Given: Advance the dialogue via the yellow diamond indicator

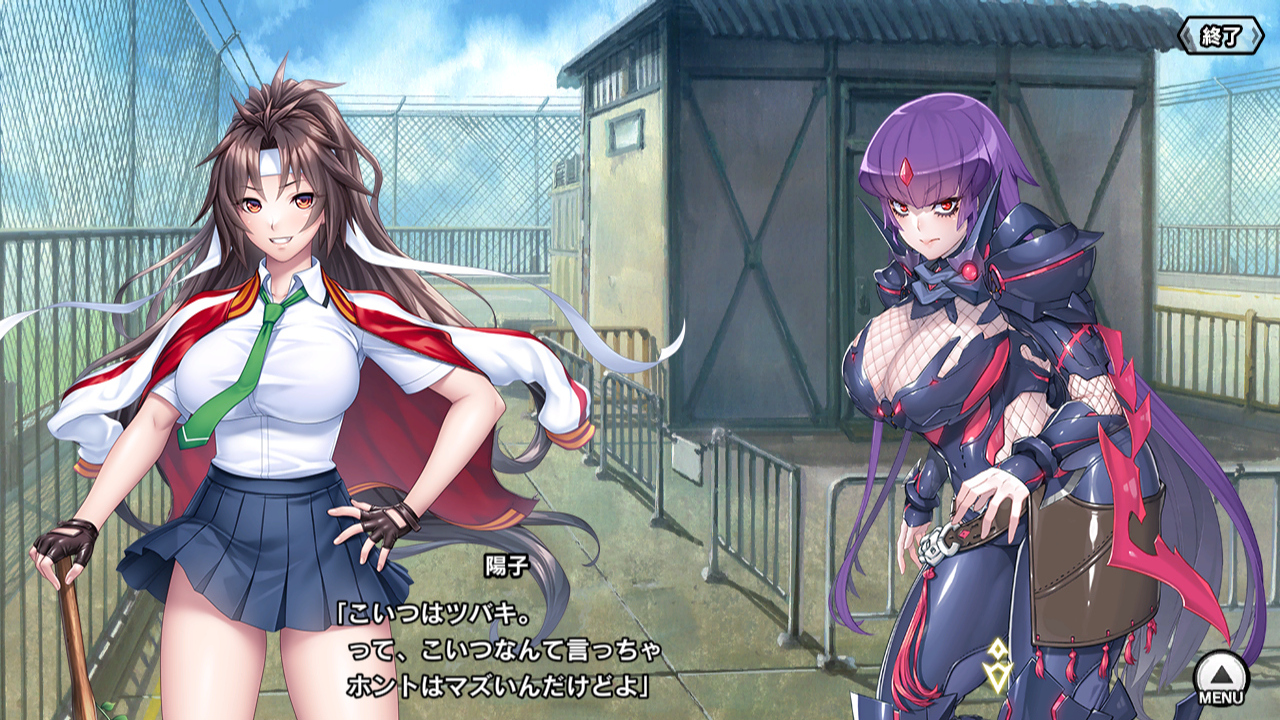Looking at the screenshot, I should click(997, 664).
